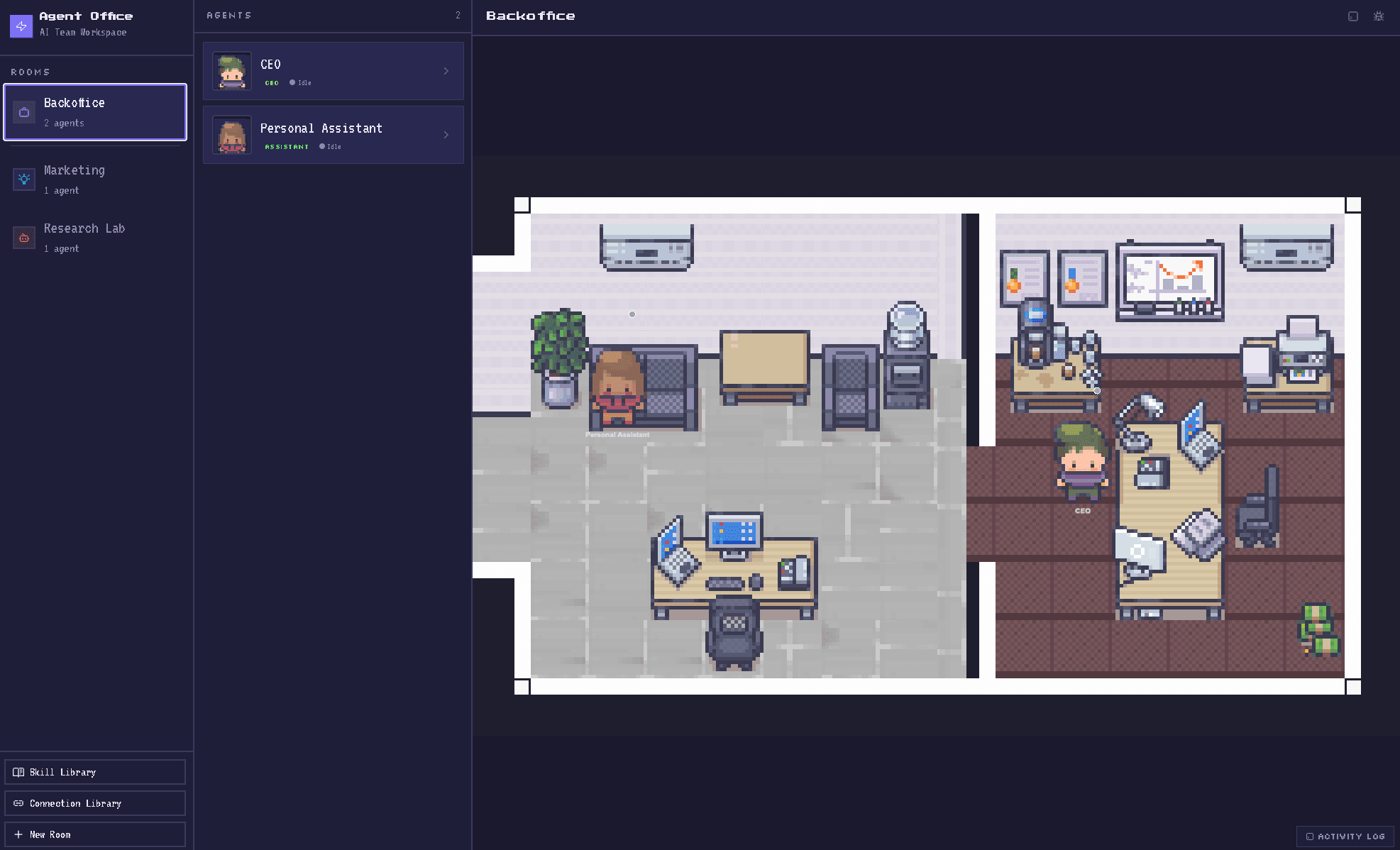Toggle the Idle status indicator for CEO
Viewport: 1400px width, 850px height.
292,82
